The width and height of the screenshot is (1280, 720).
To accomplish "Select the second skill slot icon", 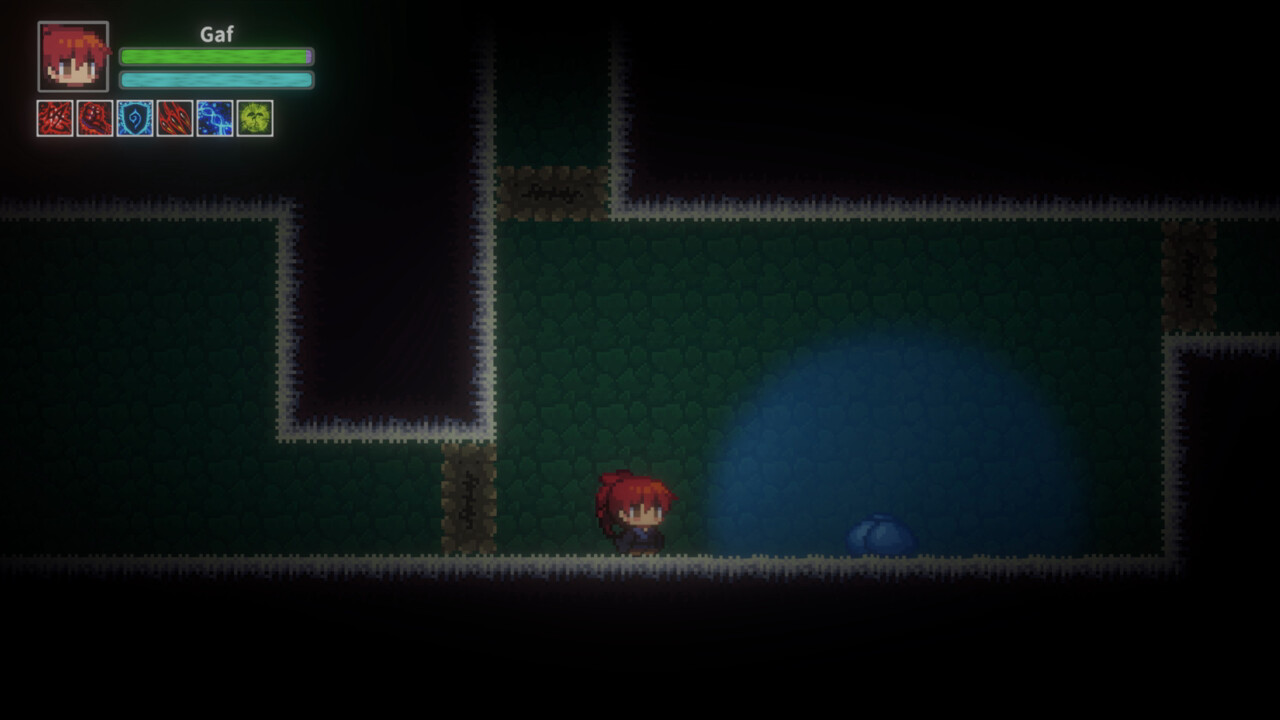I will [92, 118].
